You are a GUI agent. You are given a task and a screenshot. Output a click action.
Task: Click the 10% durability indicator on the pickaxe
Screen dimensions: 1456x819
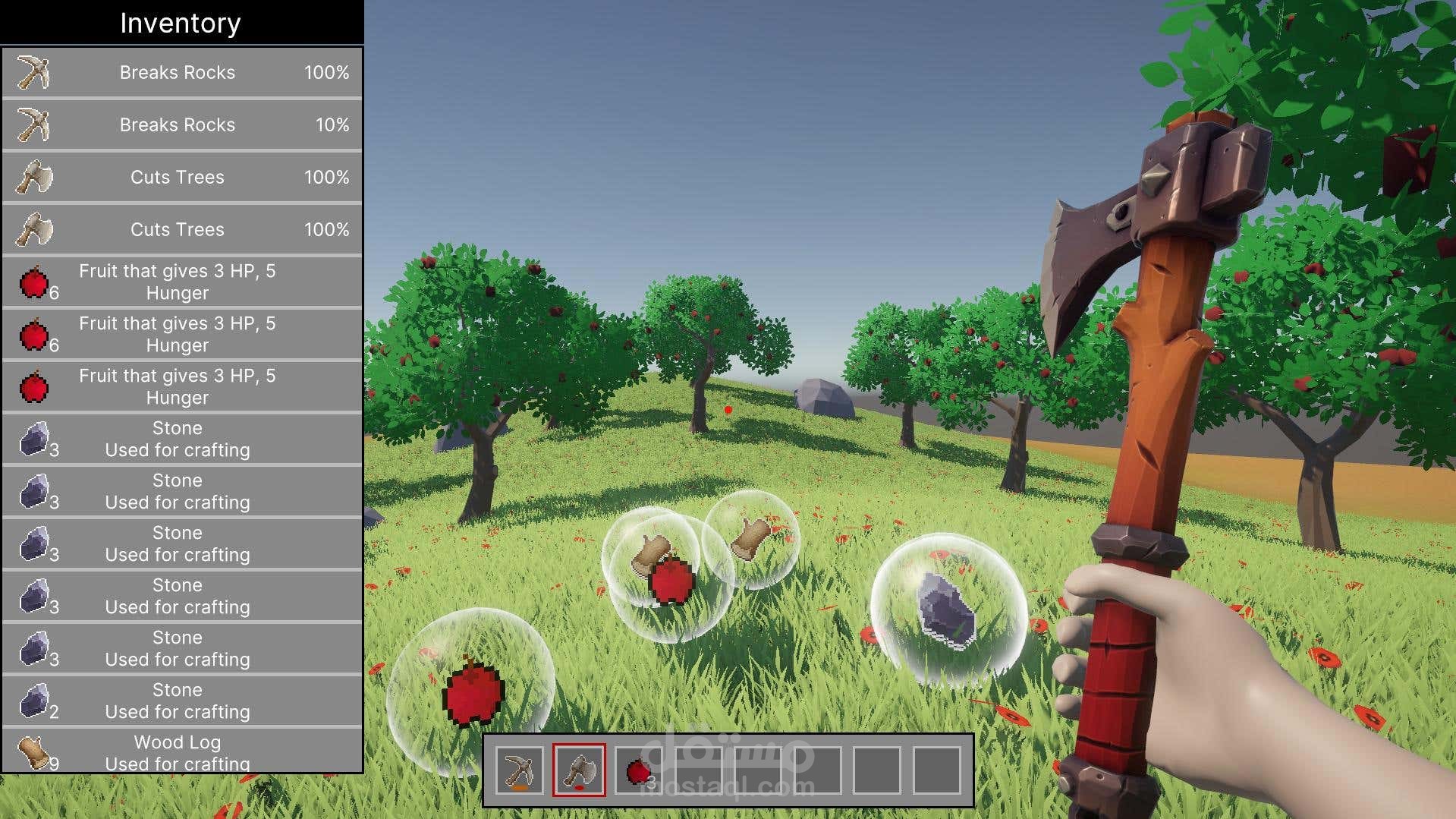click(x=331, y=124)
